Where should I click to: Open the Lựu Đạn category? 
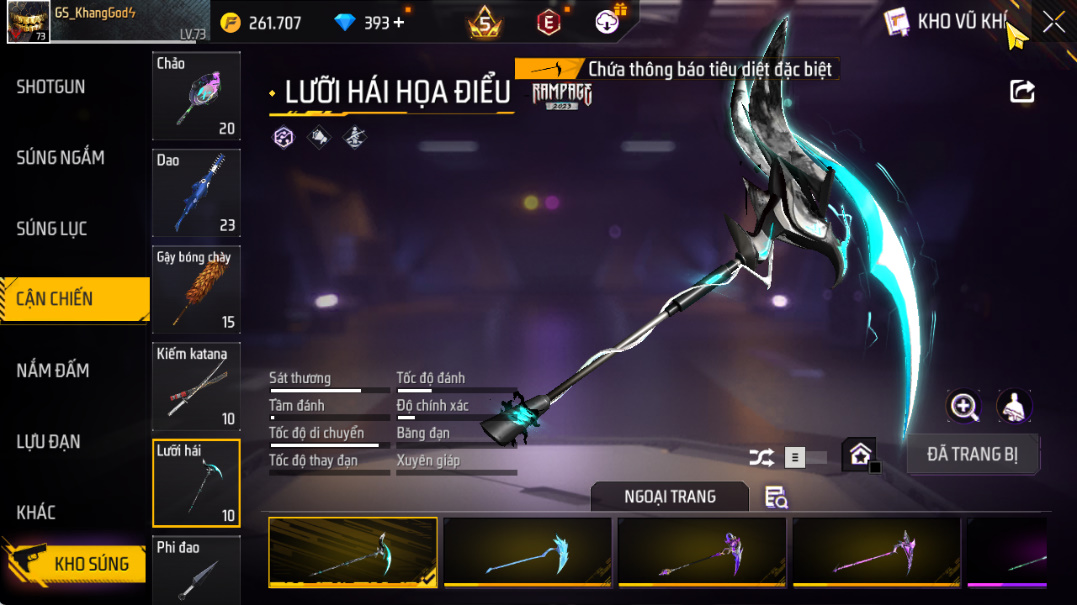point(48,442)
